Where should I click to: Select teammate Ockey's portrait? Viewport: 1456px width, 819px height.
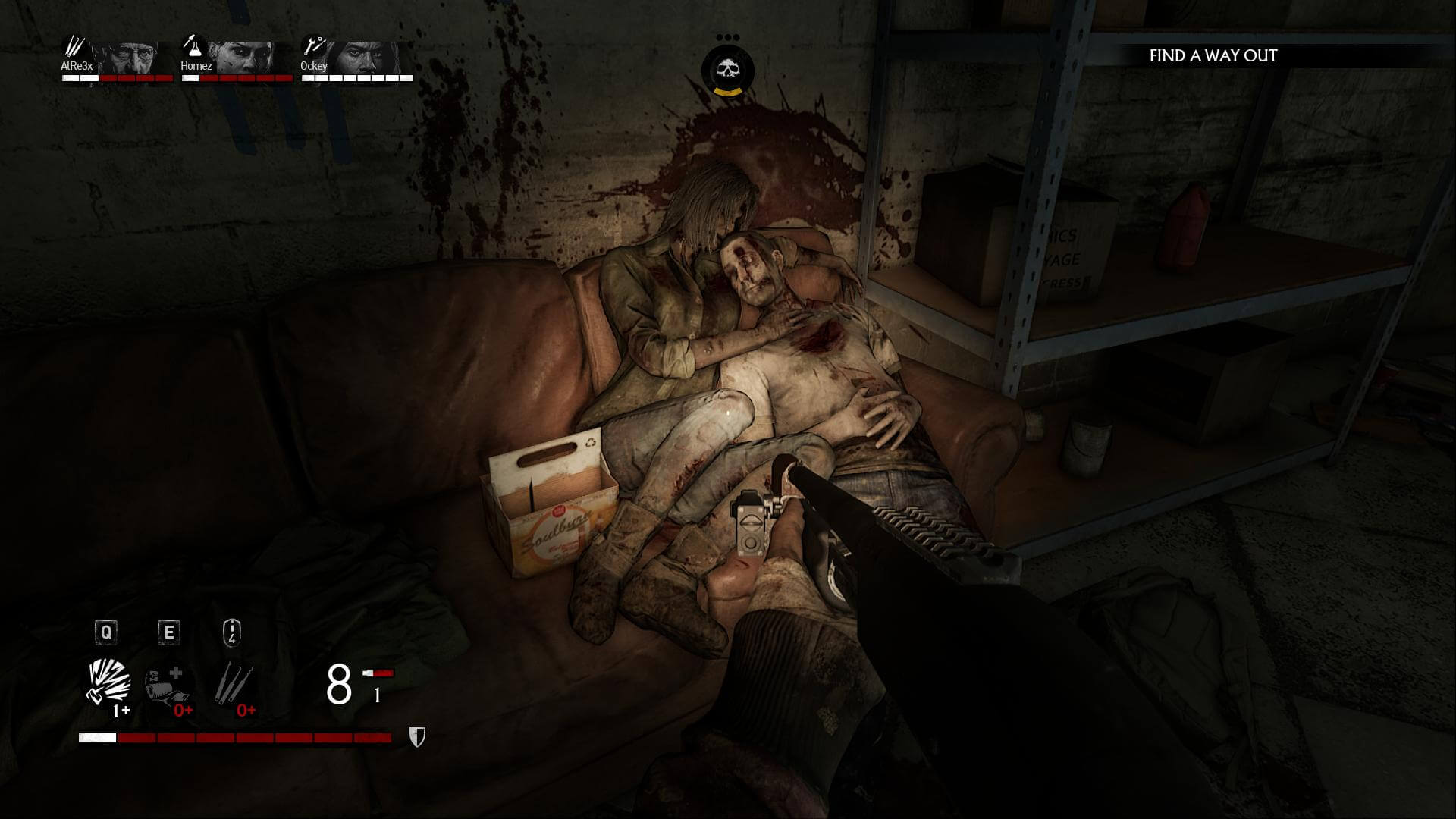tap(367, 56)
